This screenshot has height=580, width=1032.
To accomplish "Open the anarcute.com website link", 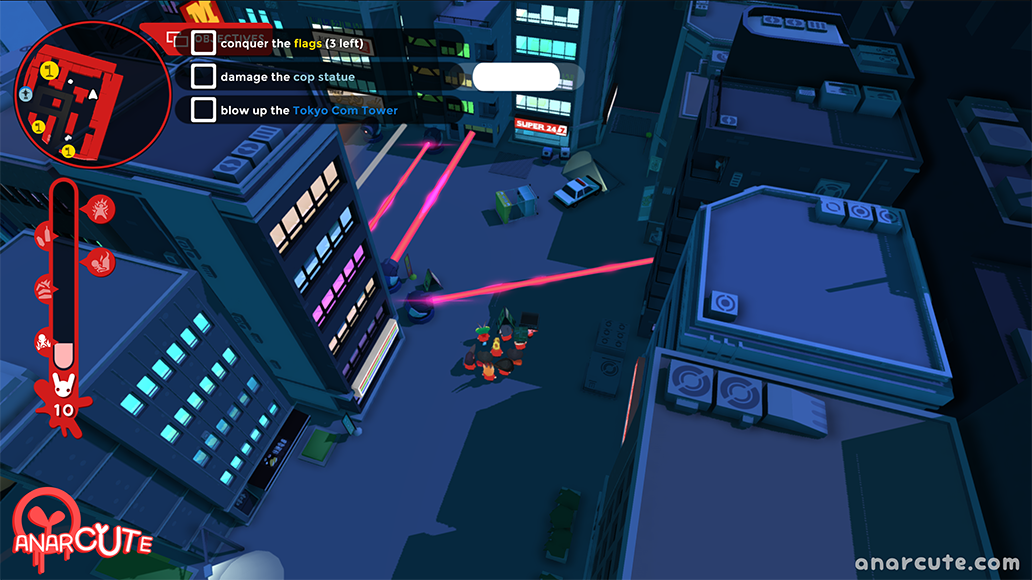I will (x=925, y=562).
